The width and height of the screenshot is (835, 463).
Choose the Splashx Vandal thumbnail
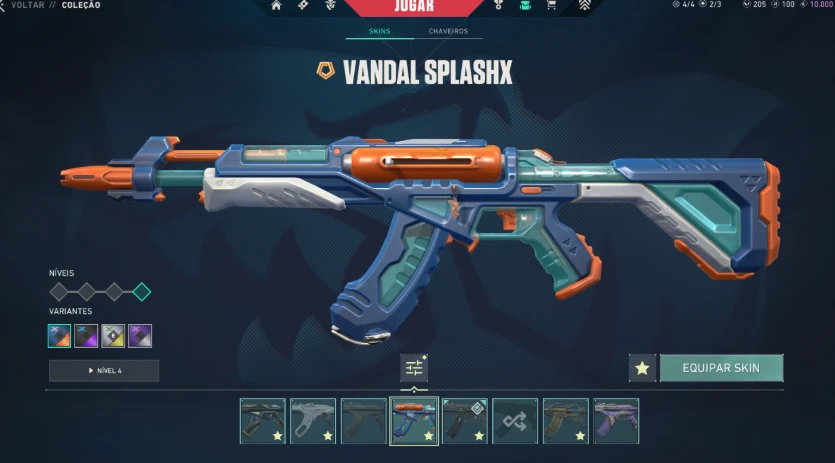point(414,421)
